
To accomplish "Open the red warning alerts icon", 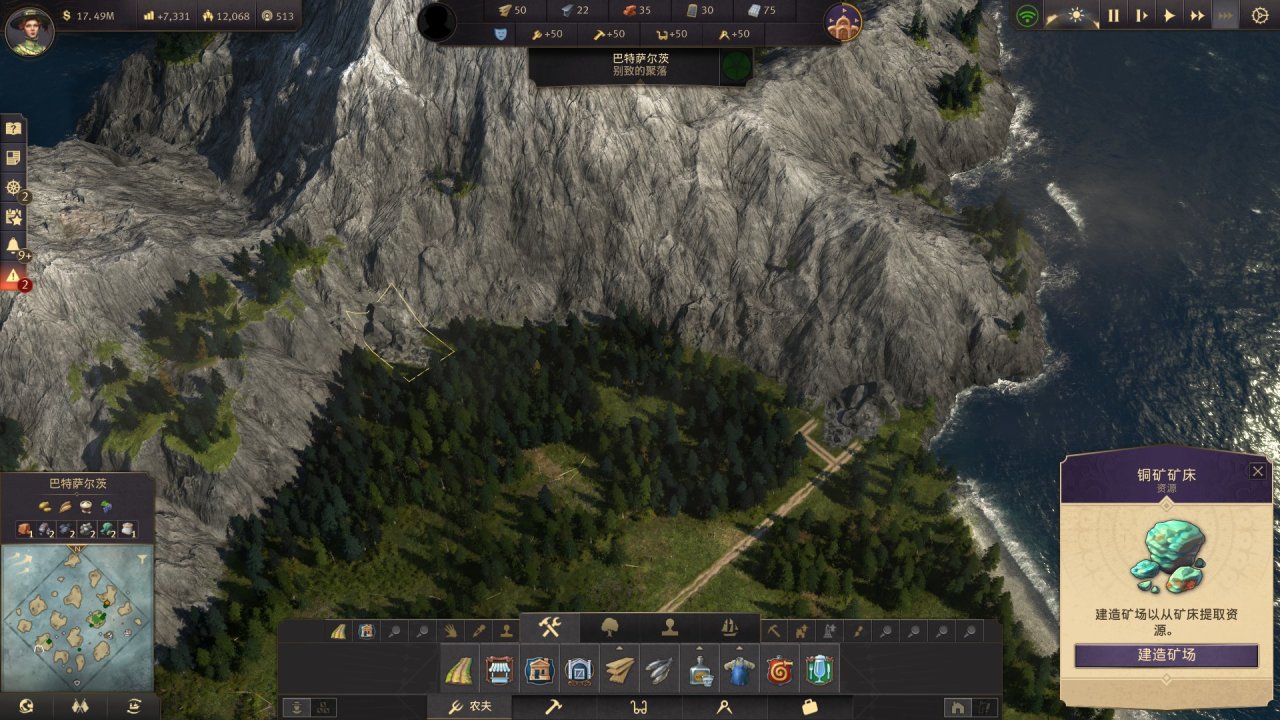I will 13,276.
